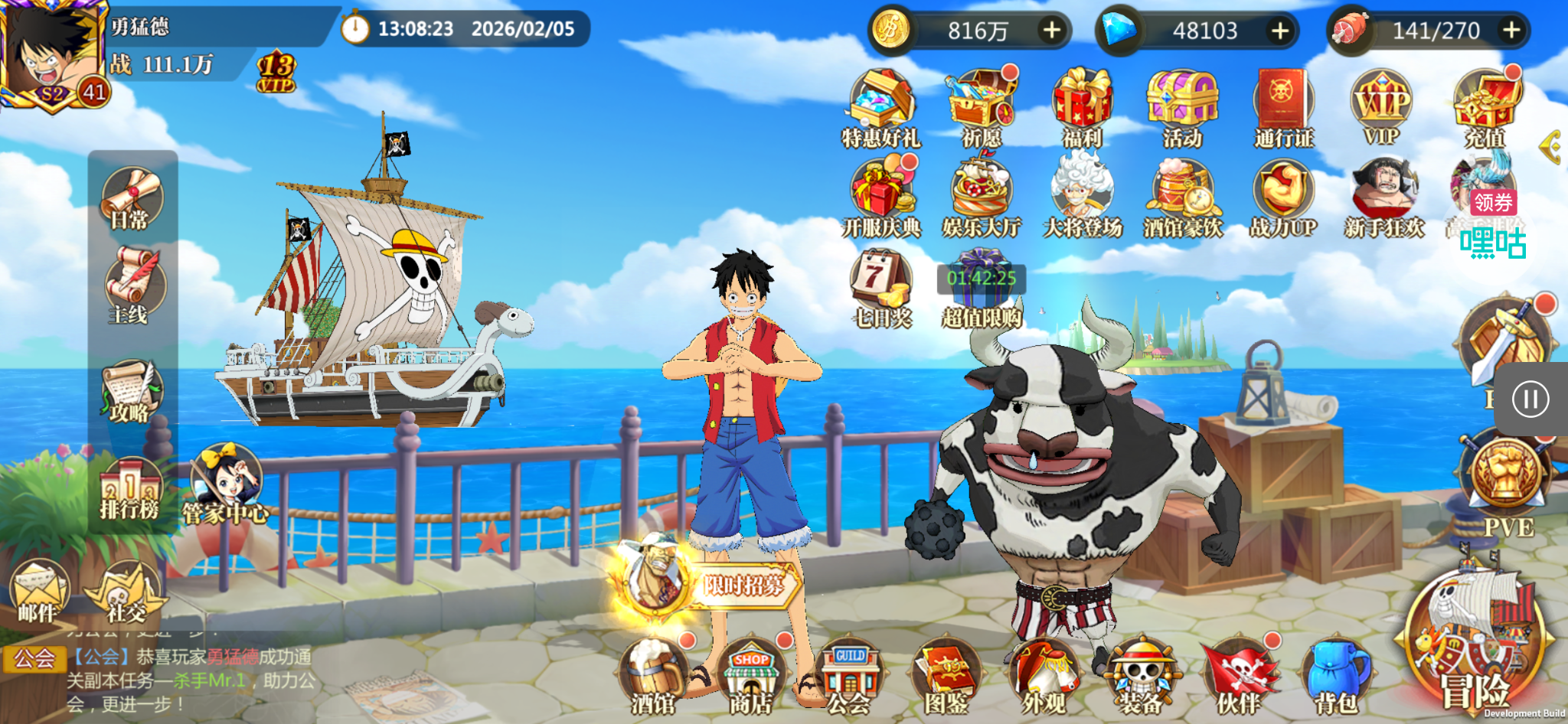Image resolution: width=1568 pixels, height=724 pixels.
Task: Open the 通行证 battle pass
Action: coord(1283,107)
